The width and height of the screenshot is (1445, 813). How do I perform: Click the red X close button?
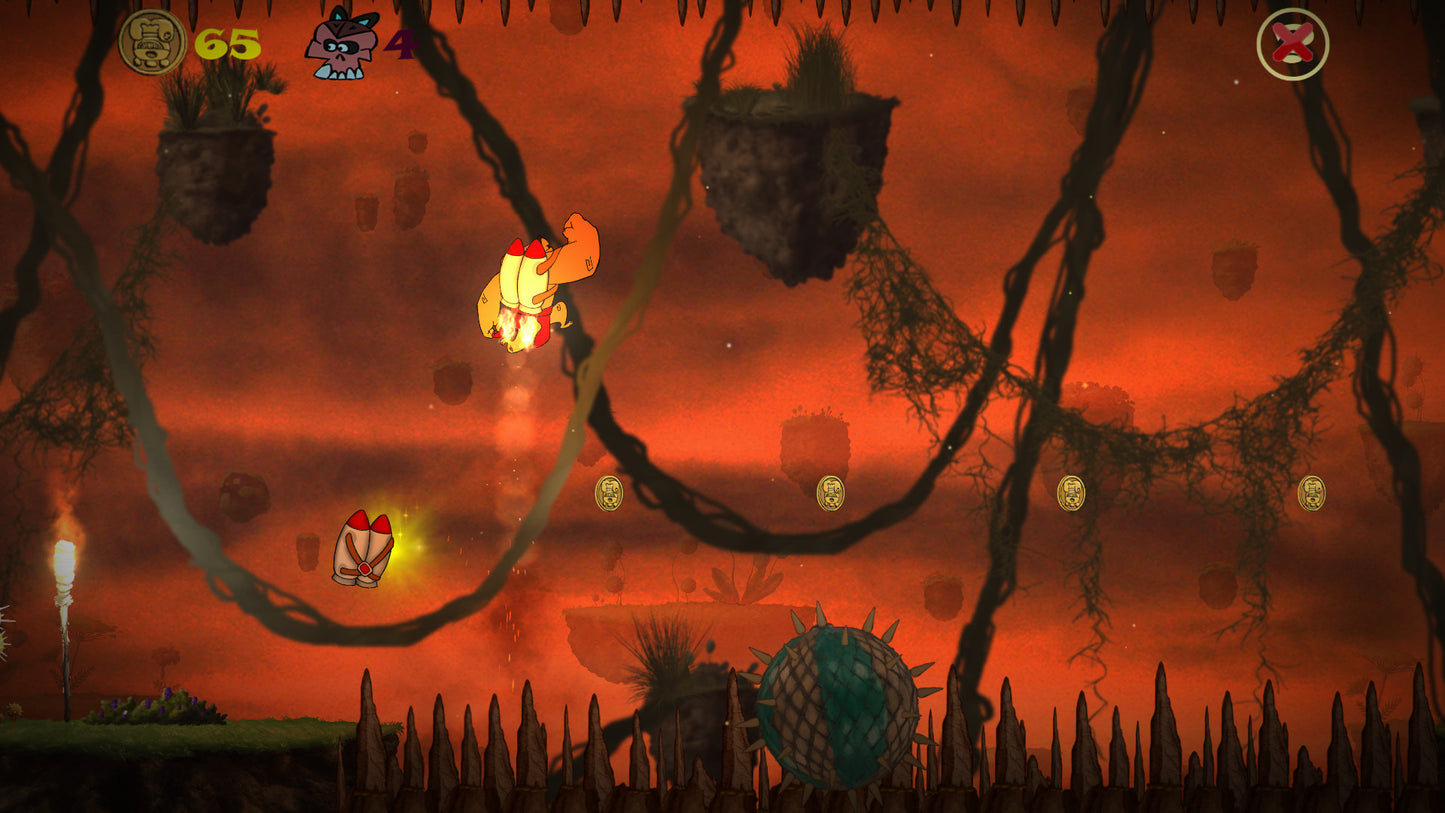(1292, 44)
